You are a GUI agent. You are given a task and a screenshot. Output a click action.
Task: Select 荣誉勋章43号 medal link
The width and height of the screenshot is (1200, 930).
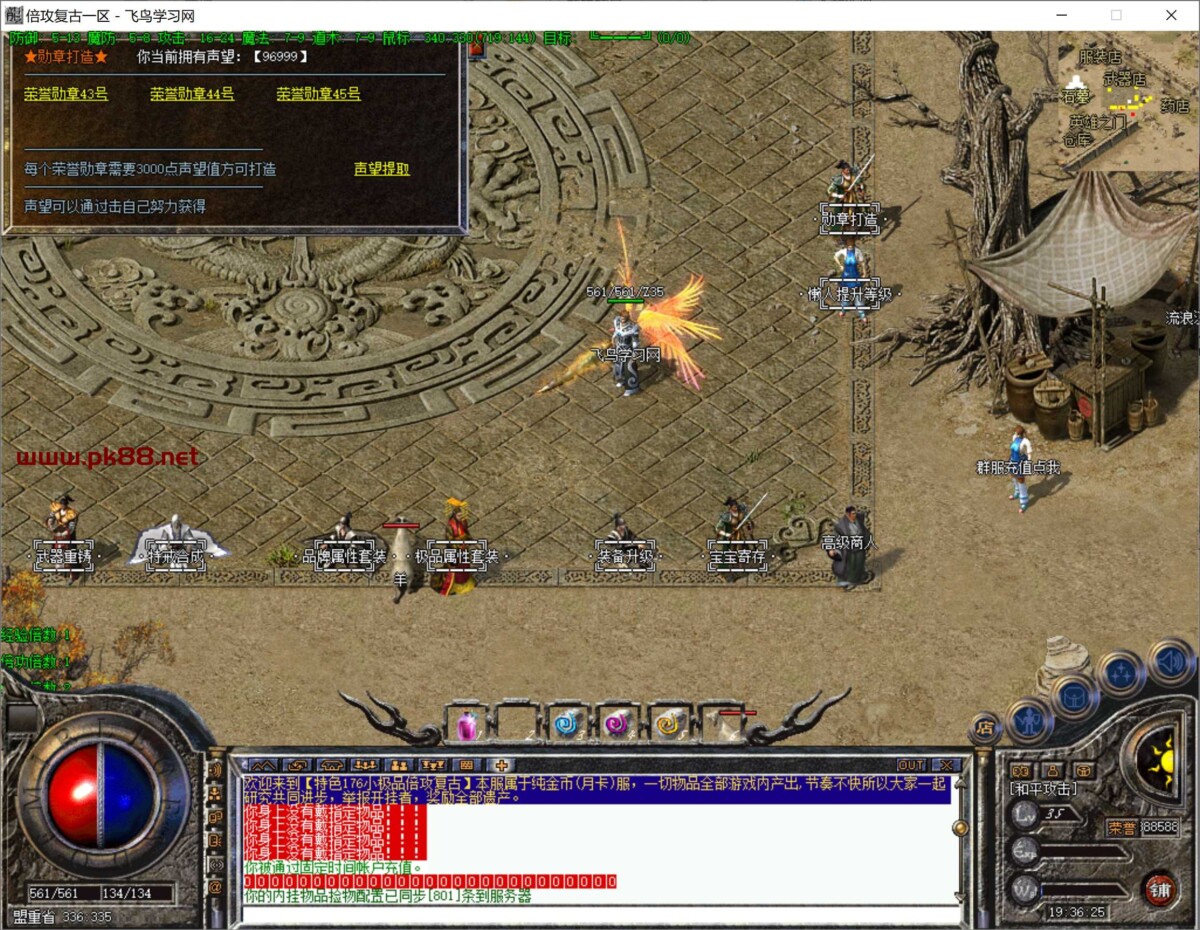click(66, 94)
